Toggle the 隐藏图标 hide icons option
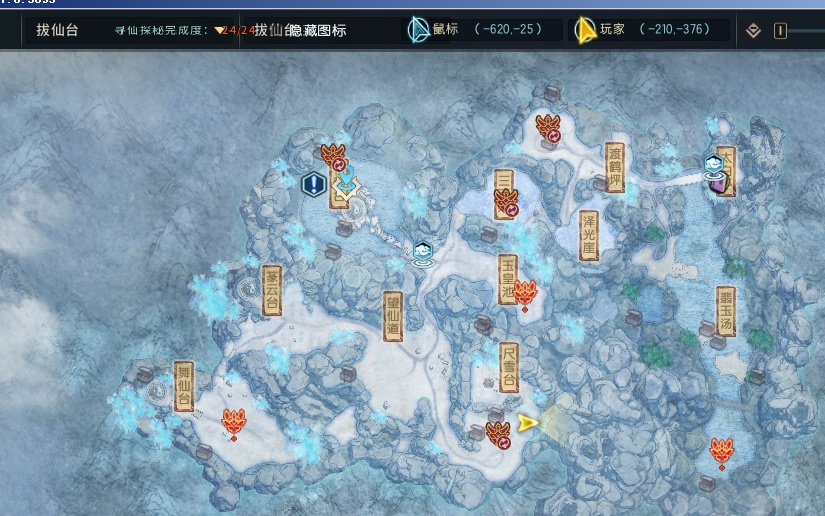This screenshot has width=825, height=516. 317,31
